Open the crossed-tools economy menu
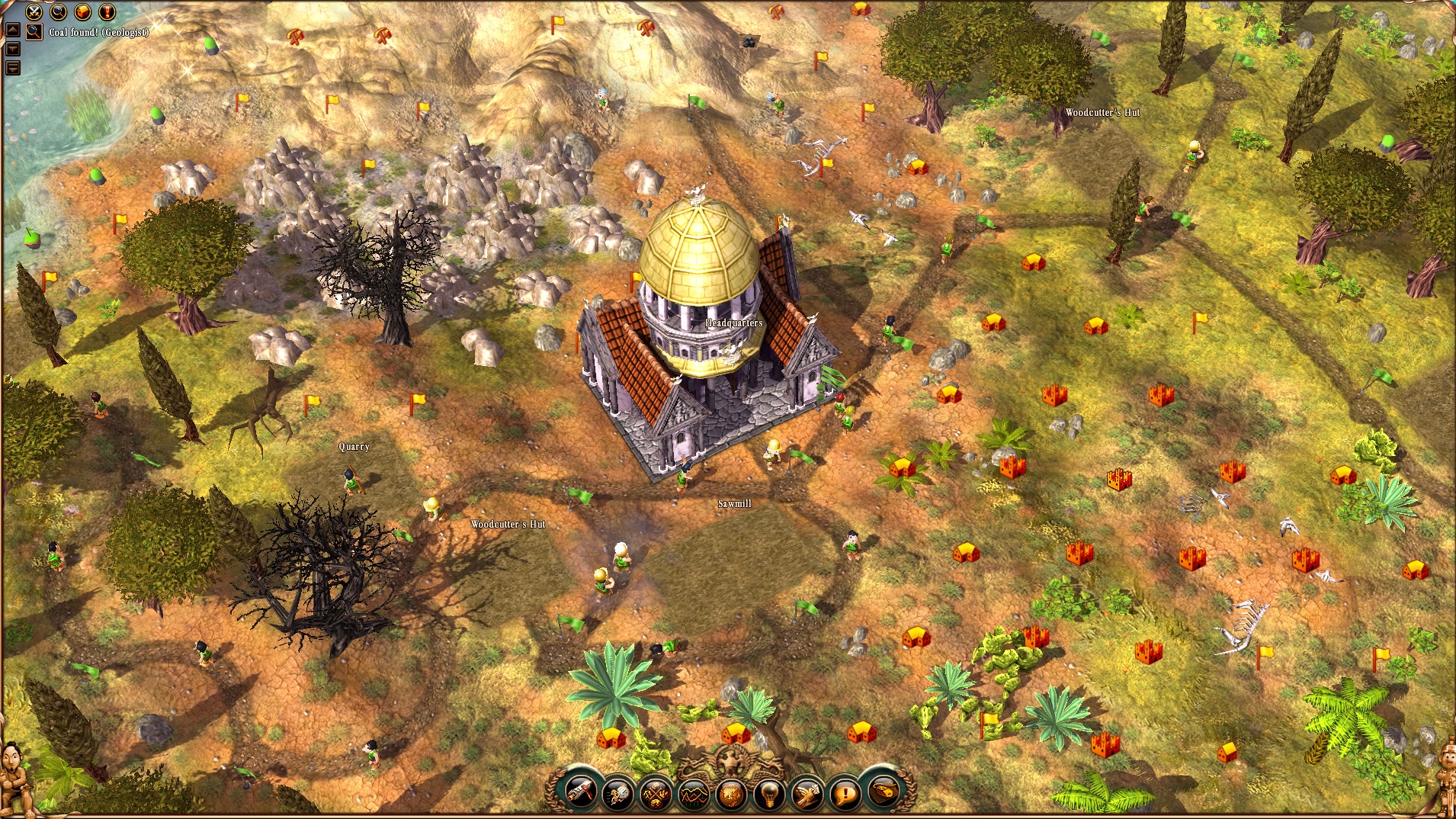The height and width of the screenshot is (819, 1456). pyautogui.click(x=656, y=794)
